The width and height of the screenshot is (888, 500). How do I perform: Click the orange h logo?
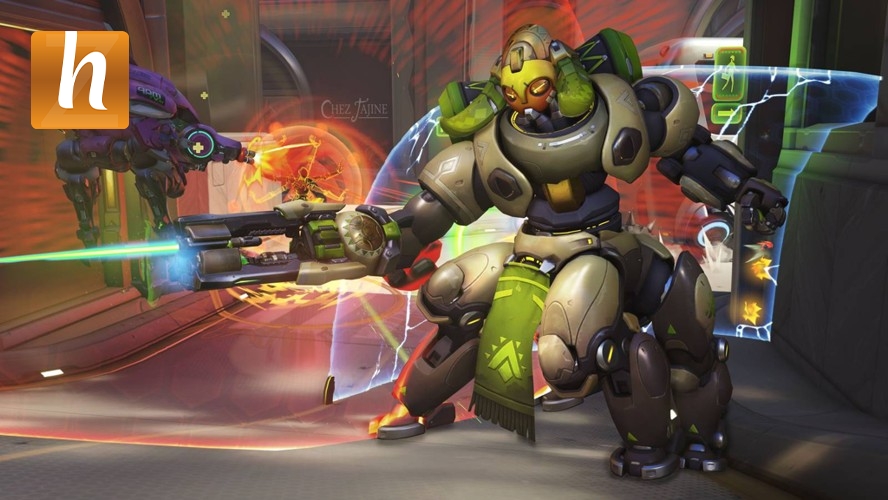tap(80, 80)
